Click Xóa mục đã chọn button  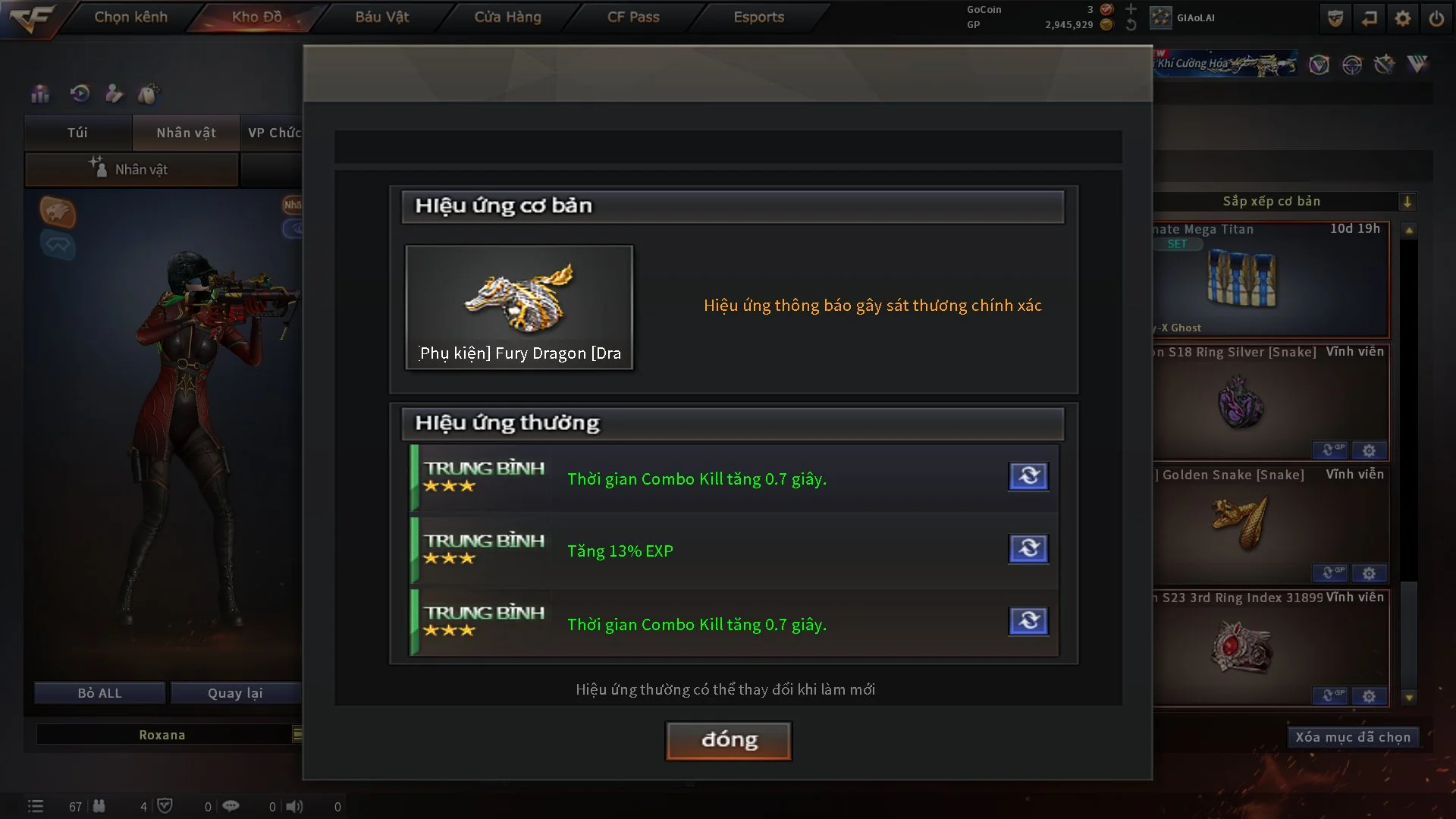(x=1352, y=737)
